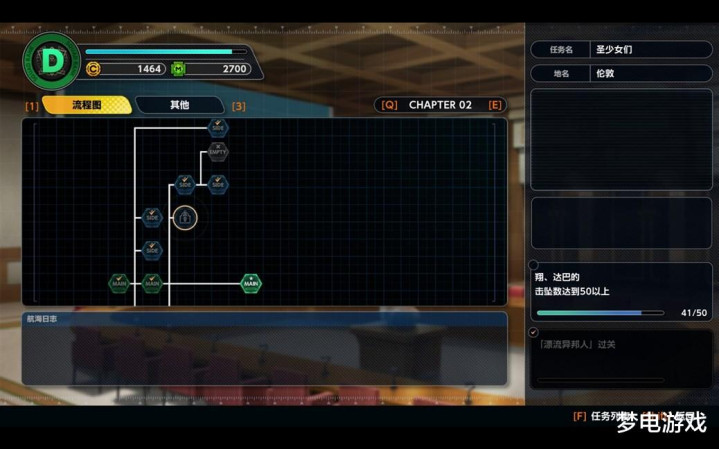Click the locked padlock node in the flowchart
The width and height of the screenshot is (719, 449).
pos(184,217)
